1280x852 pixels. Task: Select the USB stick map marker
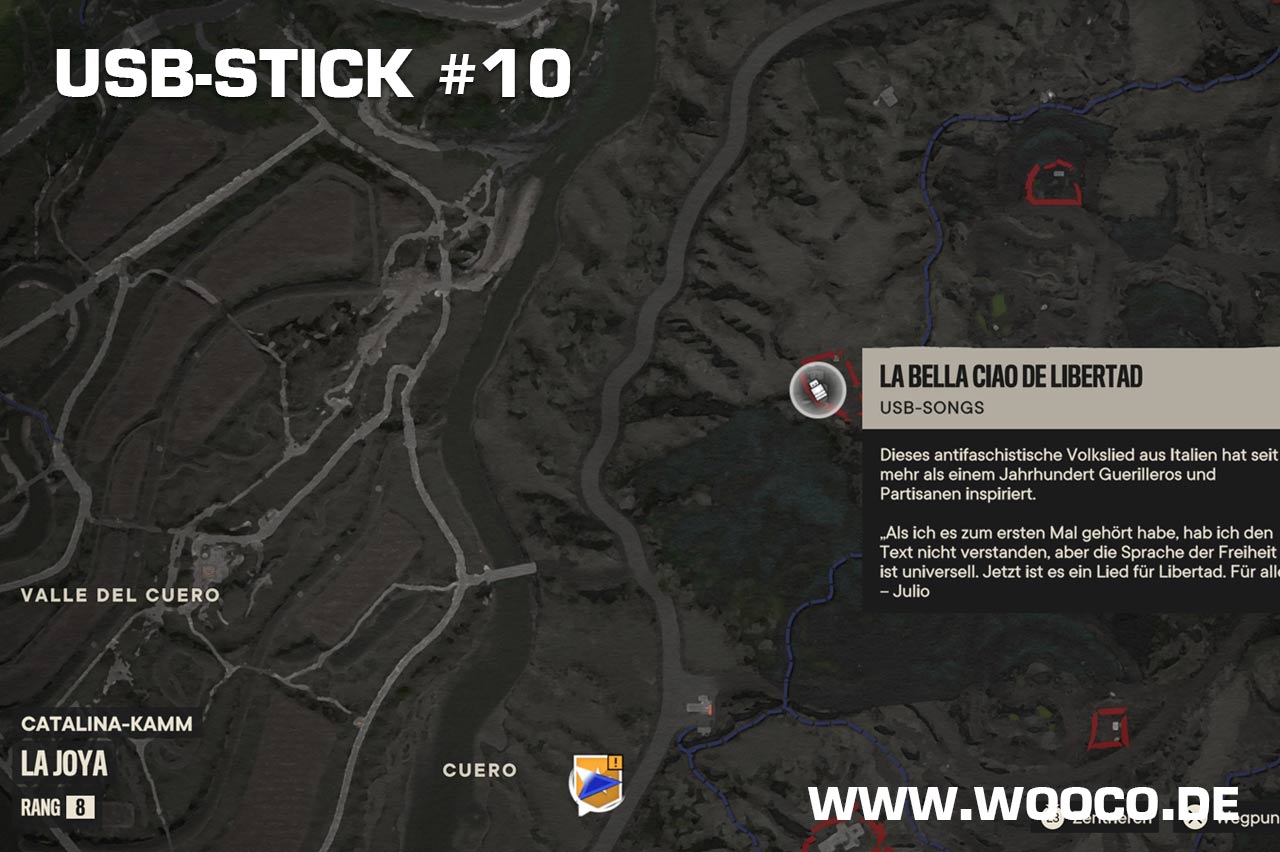[x=818, y=389]
